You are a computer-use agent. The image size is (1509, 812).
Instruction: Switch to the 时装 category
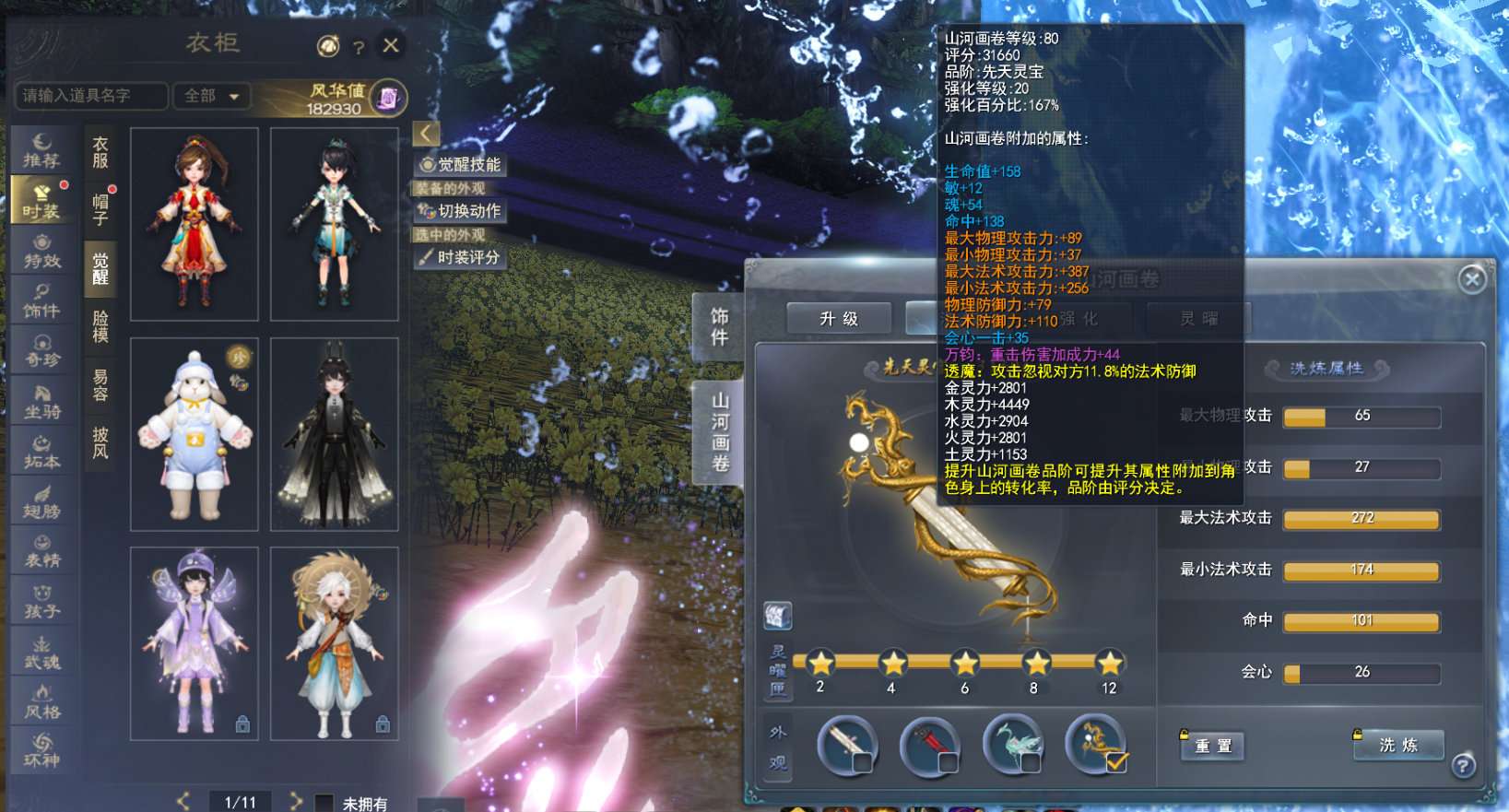[x=41, y=200]
